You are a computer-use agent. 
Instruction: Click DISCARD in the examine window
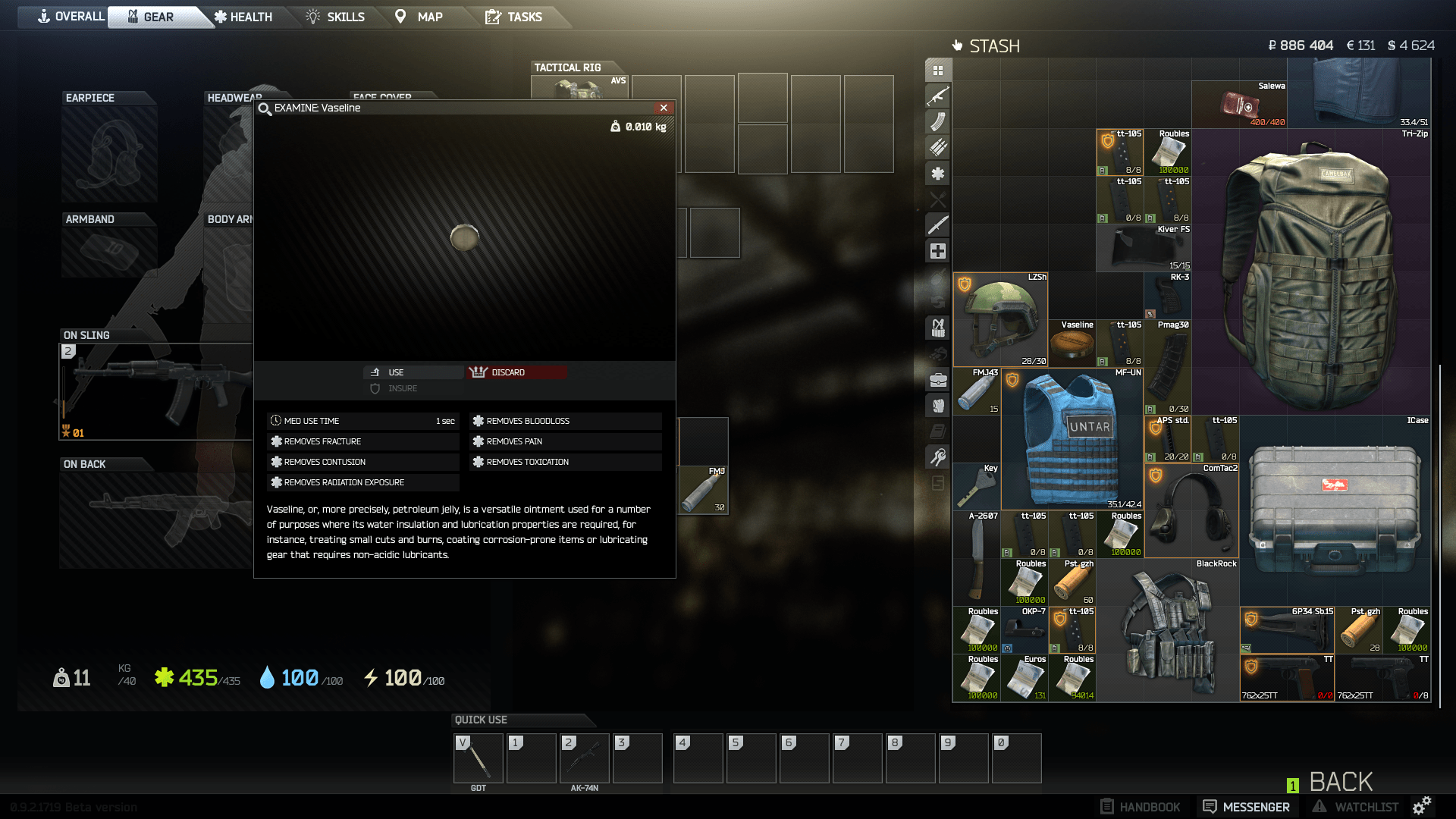tap(516, 372)
